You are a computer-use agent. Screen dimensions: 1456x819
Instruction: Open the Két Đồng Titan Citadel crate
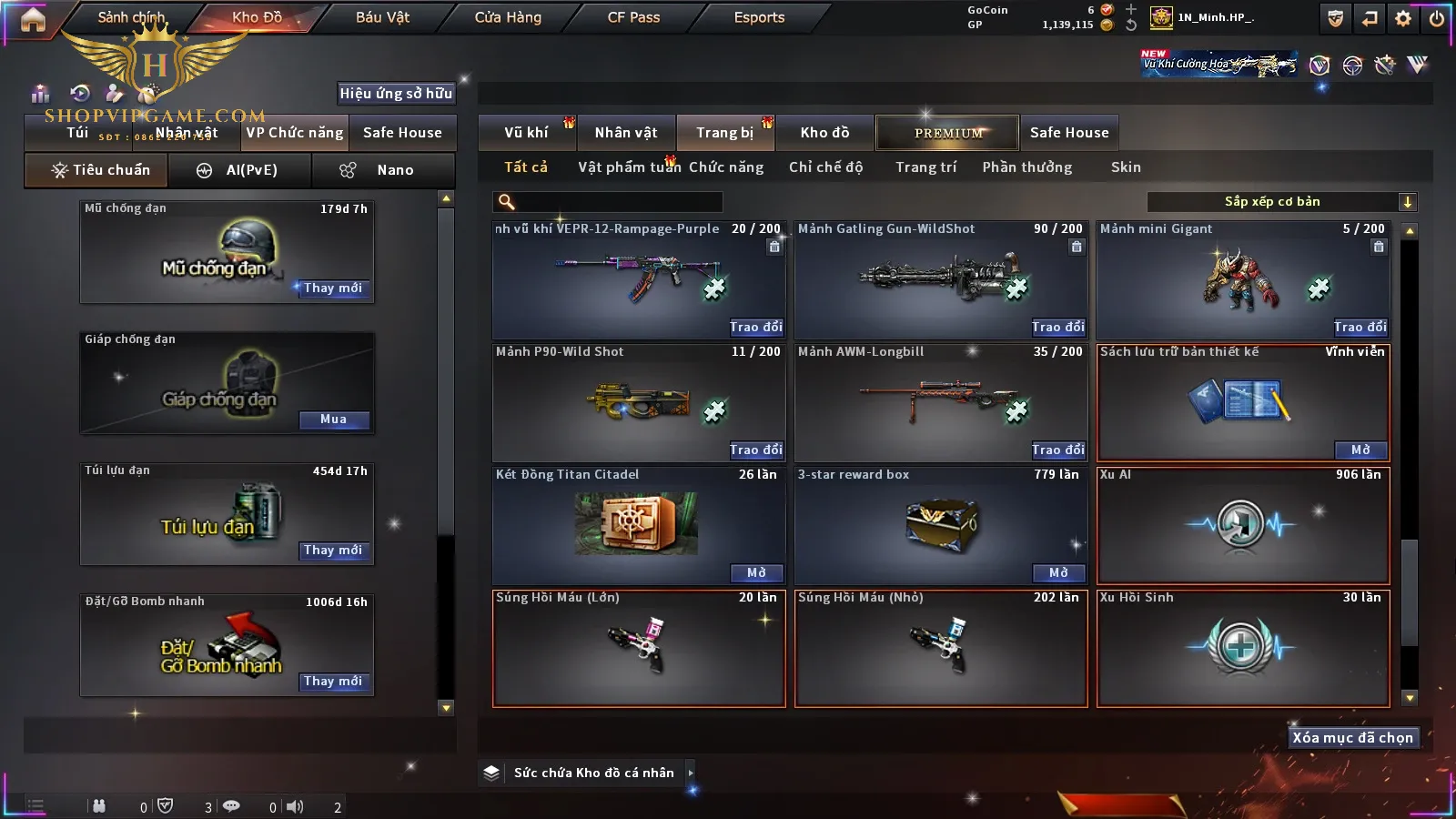click(756, 572)
